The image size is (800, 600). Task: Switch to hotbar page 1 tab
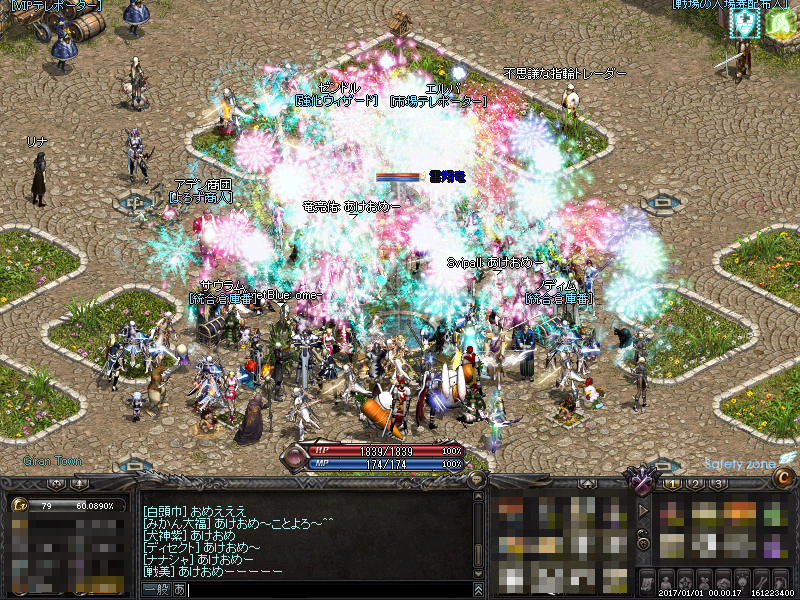click(672, 484)
